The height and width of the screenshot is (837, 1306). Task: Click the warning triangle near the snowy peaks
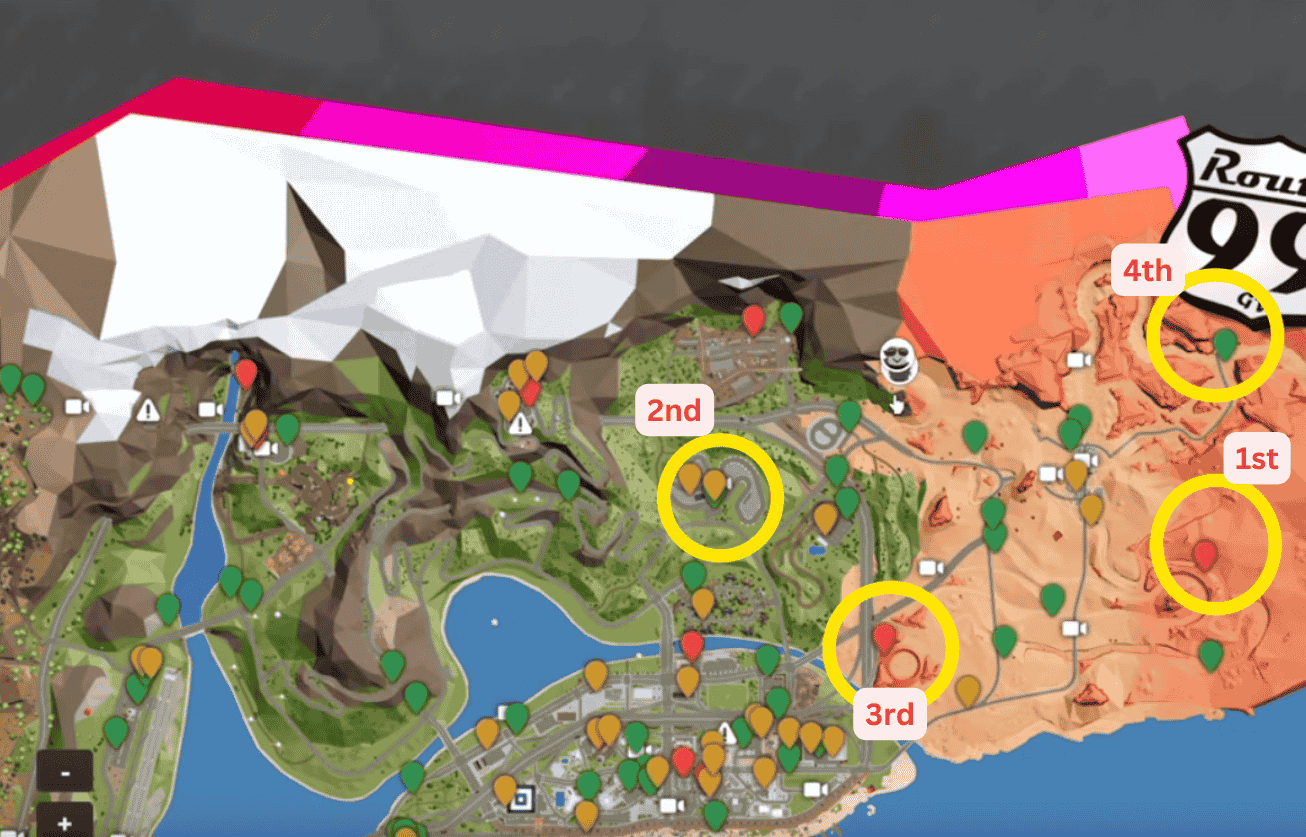pyautogui.click(x=148, y=409)
